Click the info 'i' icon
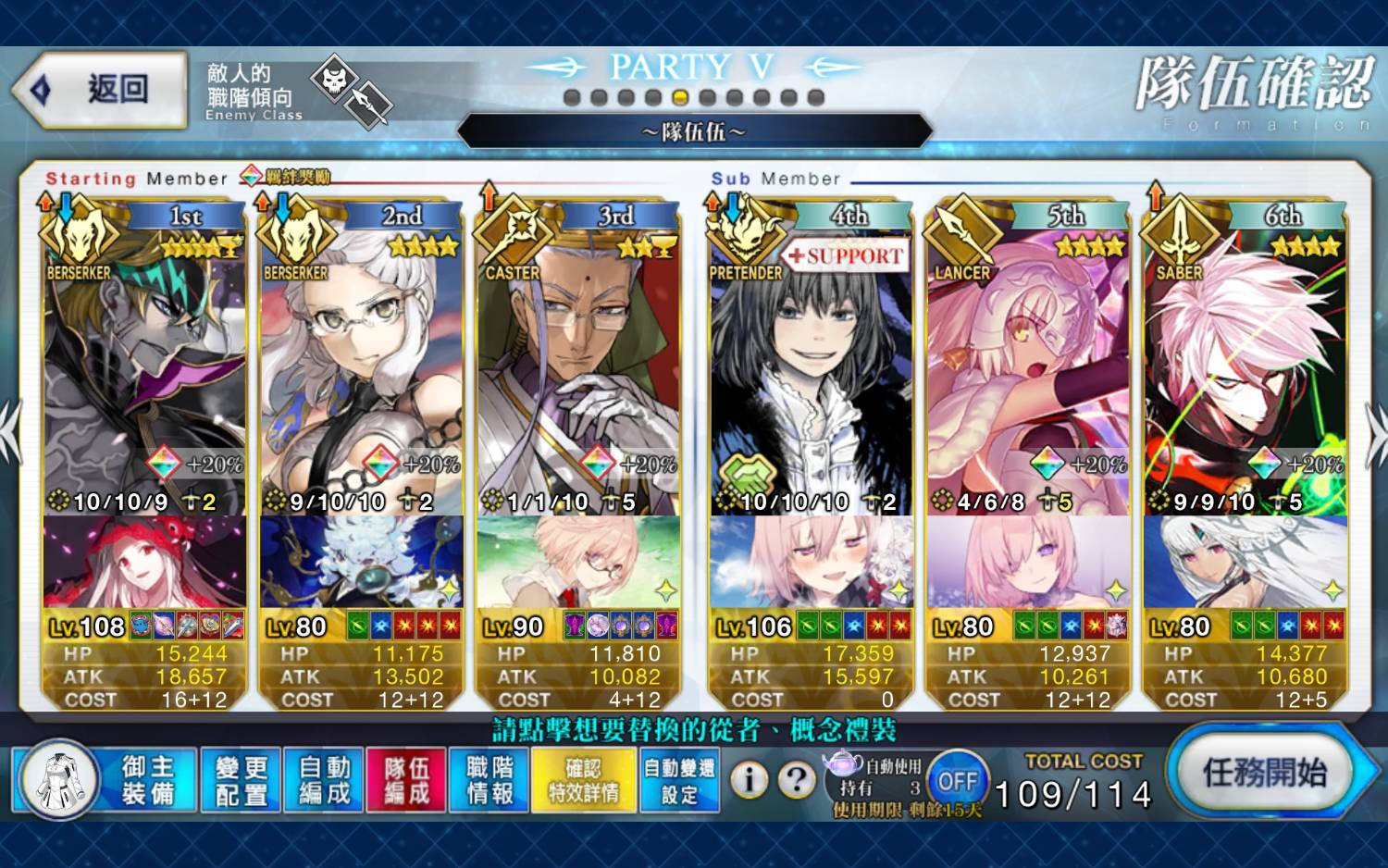 pyautogui.click(x=750, y=780)
